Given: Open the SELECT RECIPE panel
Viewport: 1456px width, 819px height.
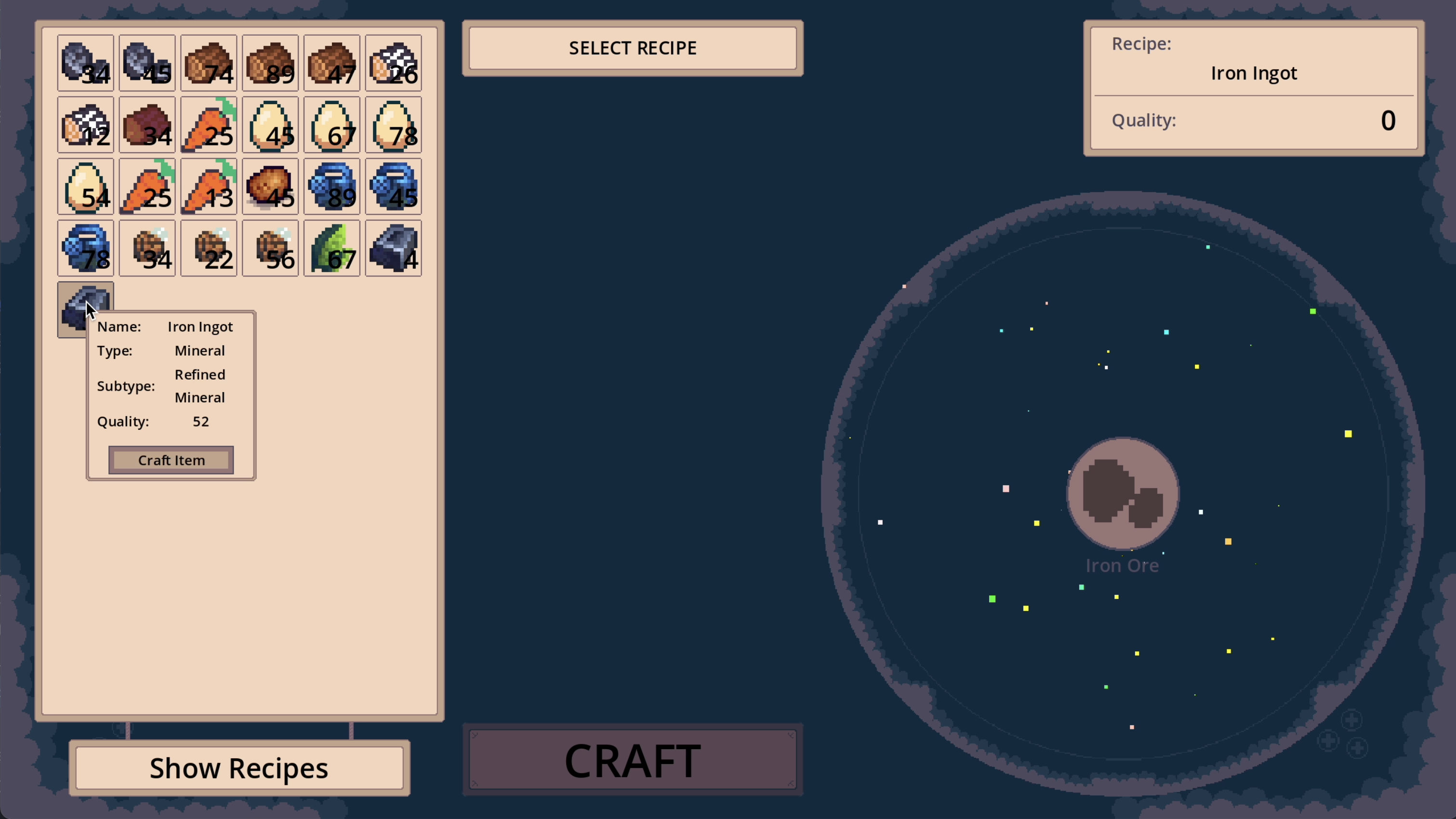Looking at the screenshot, I should click(633, 48).
